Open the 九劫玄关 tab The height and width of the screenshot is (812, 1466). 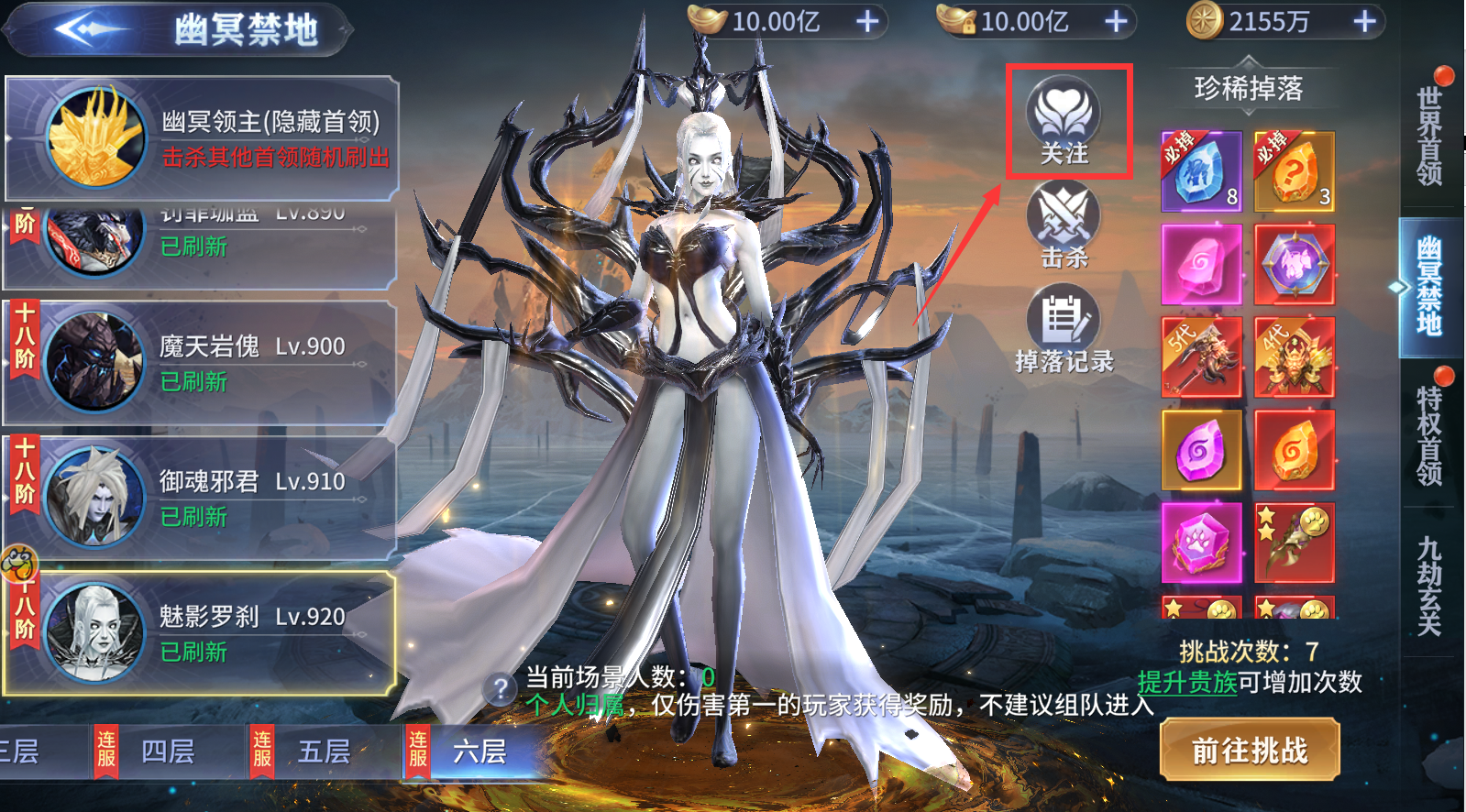pos(1429,587)
